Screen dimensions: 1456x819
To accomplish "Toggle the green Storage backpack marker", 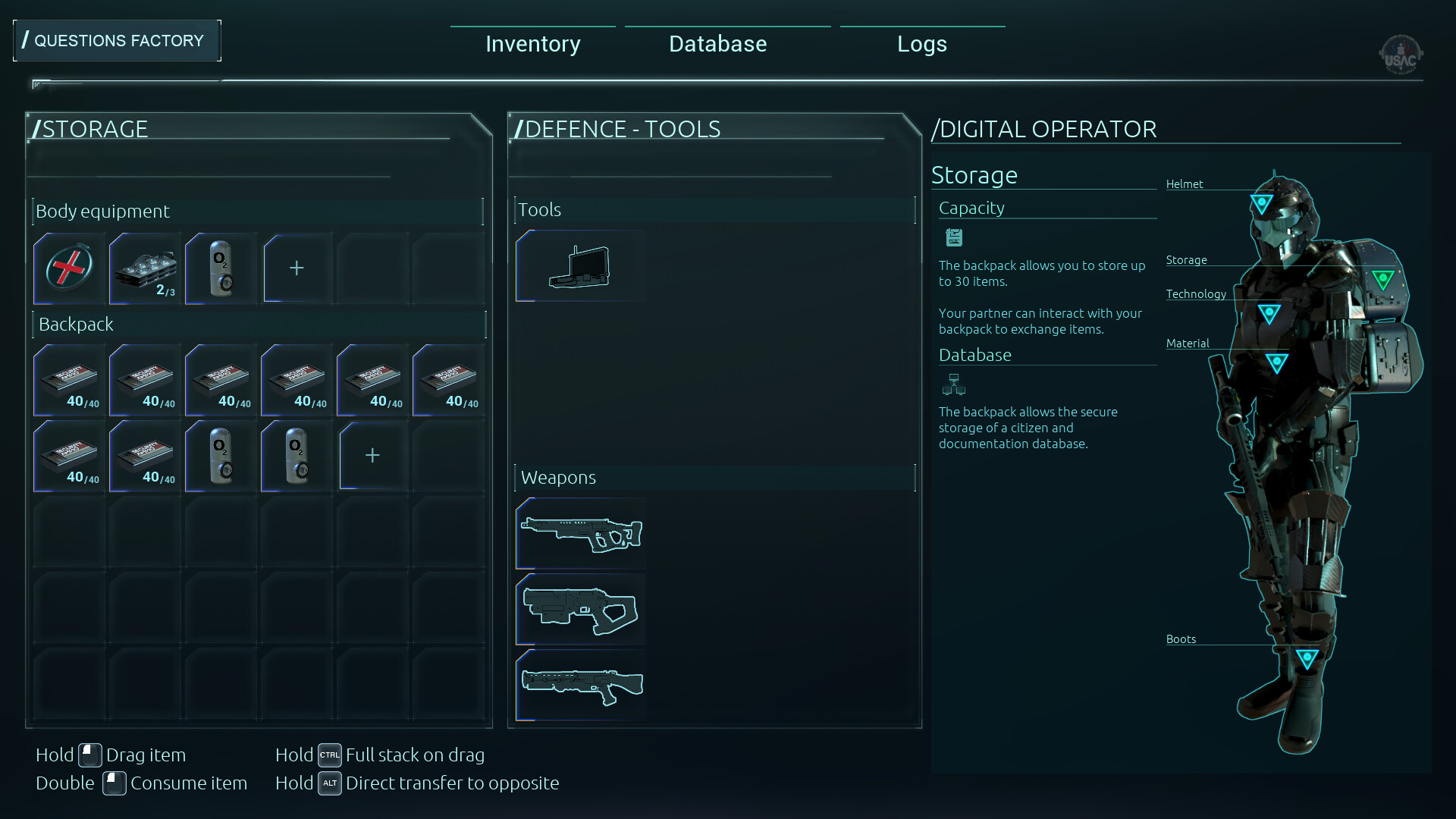I will pos(1385,278).
